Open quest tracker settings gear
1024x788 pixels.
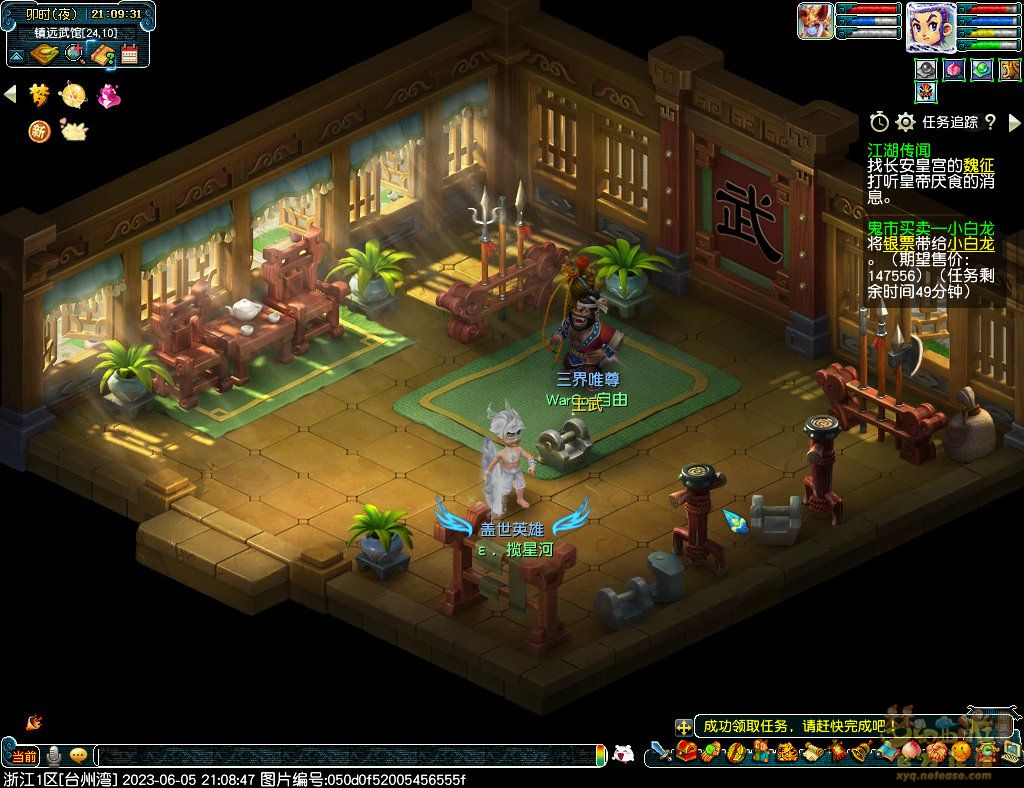click(x=905, y=122)
